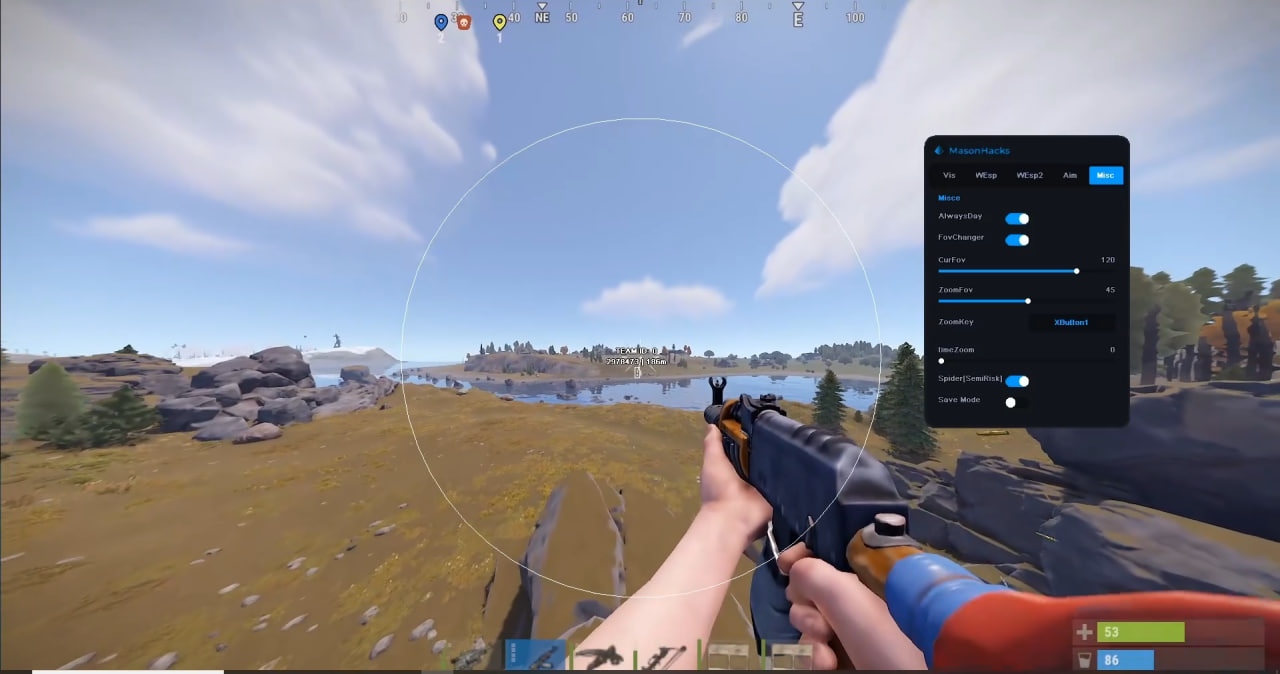Select the crossbow hotbar slot

tap(600, 656)
